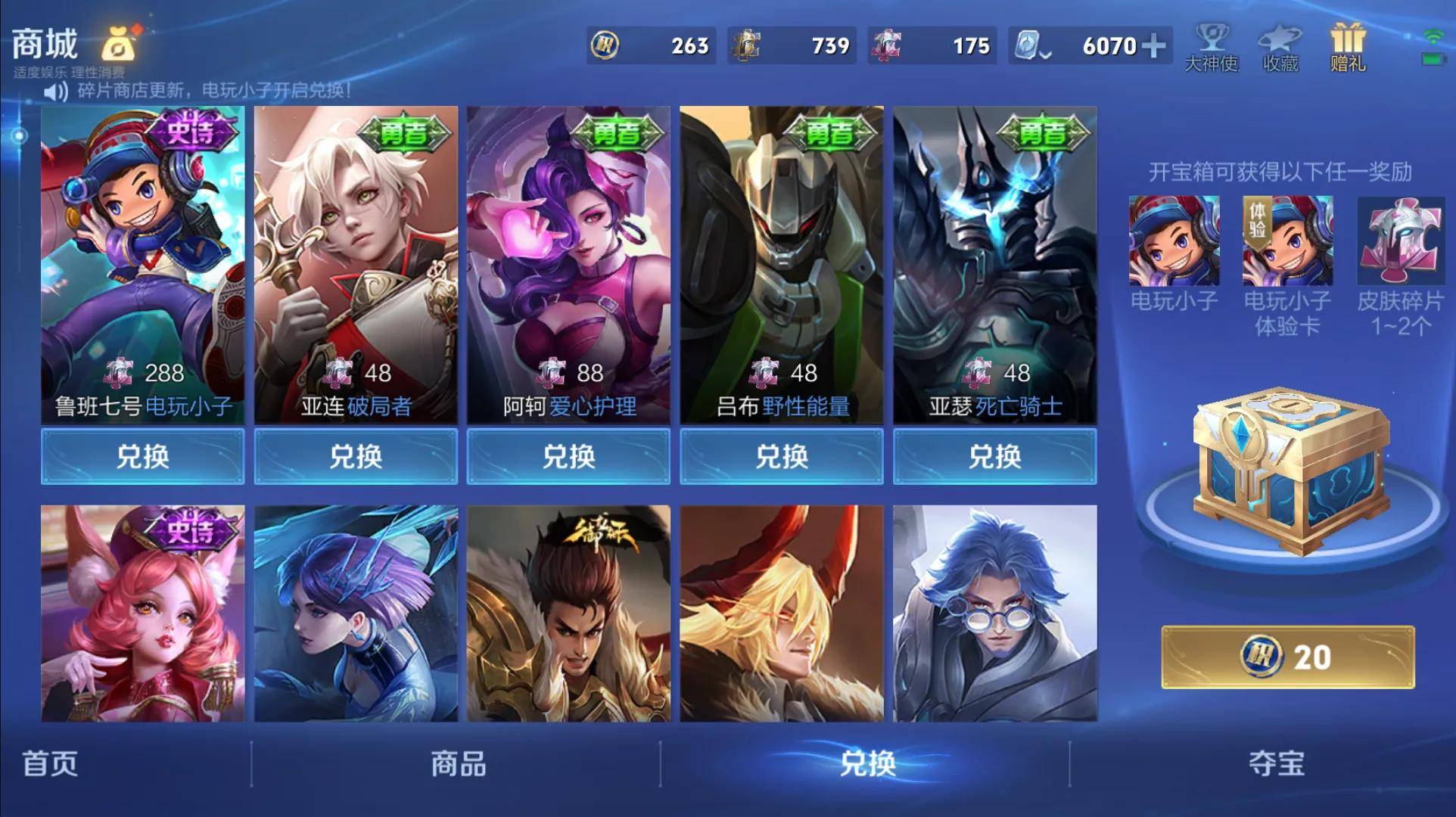Select the blue-haired glasses hero card
This screenshot has height=817, width=1456.
994,613
